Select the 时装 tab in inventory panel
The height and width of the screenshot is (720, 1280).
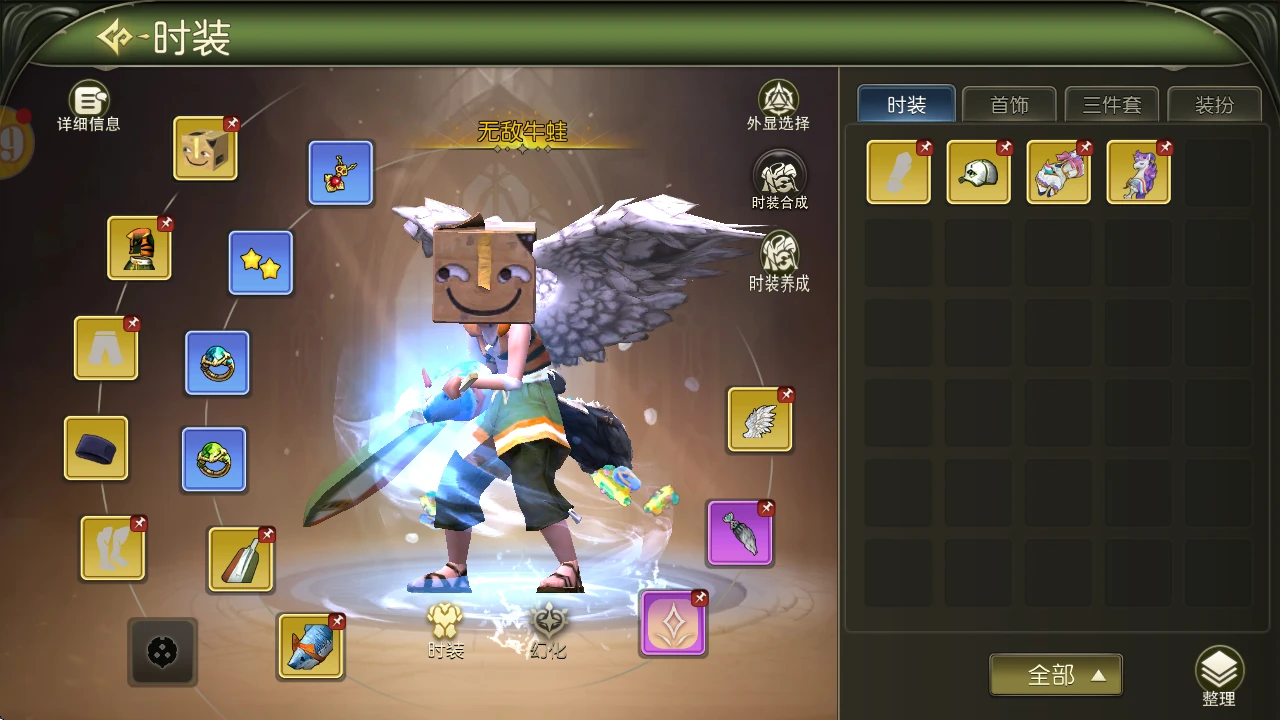pos(906,105)
